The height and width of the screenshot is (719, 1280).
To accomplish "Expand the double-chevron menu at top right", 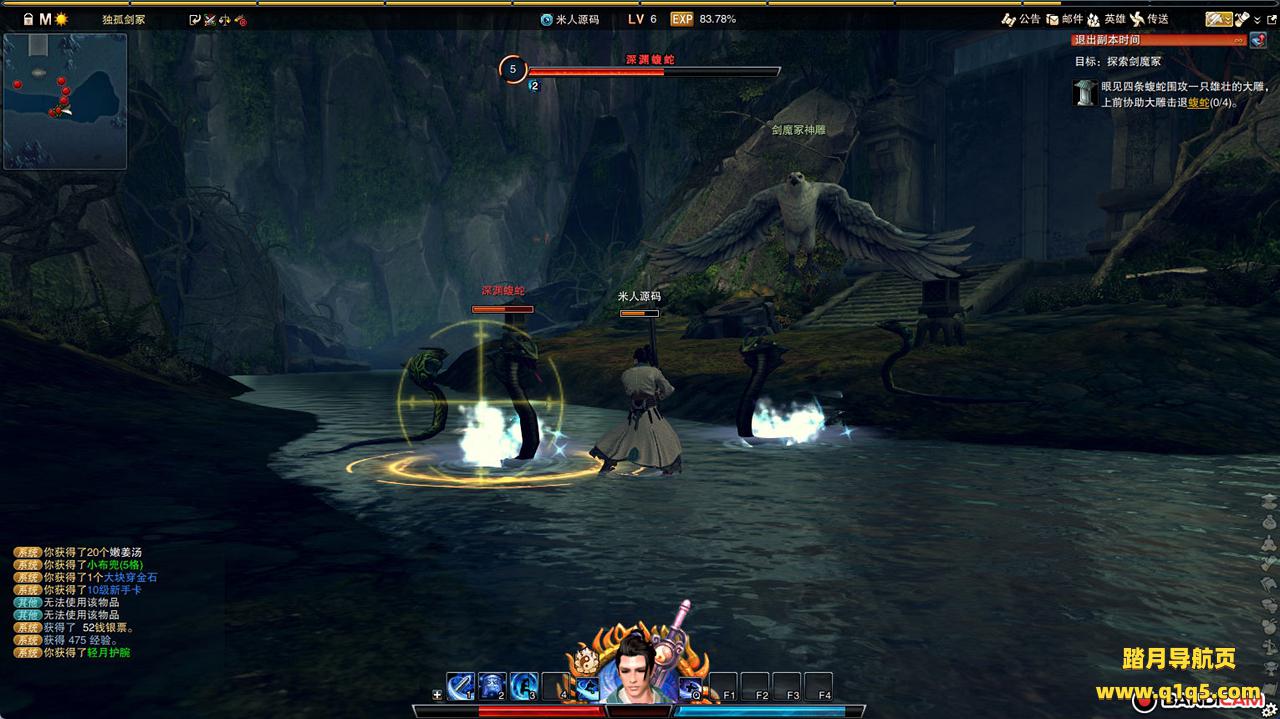I will pyautogui.click(x=1256, y=19).
